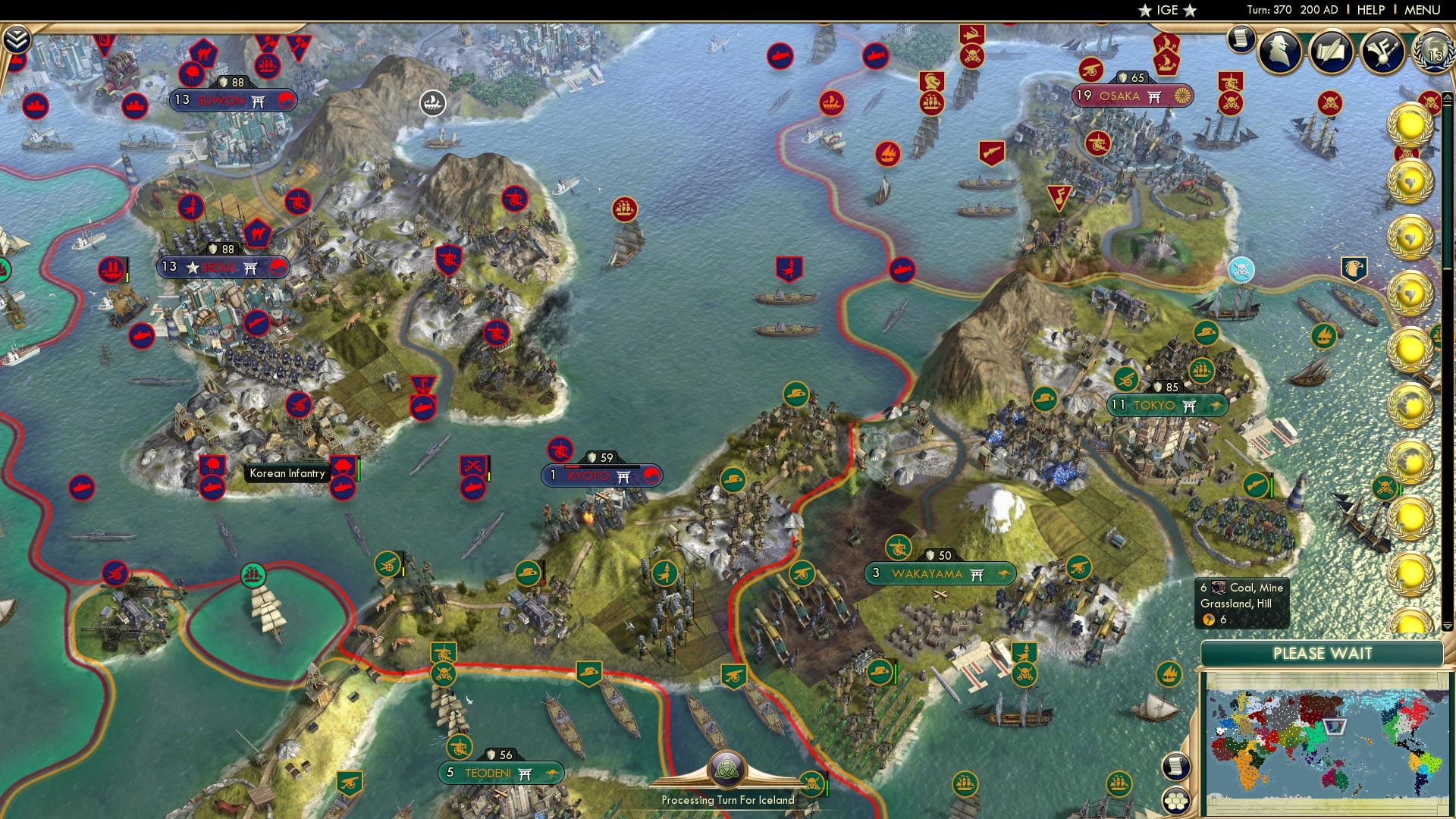Screen dimensions: 1456x819
Task: Open the MENU in the top bar
Action: pos(1424,10)
